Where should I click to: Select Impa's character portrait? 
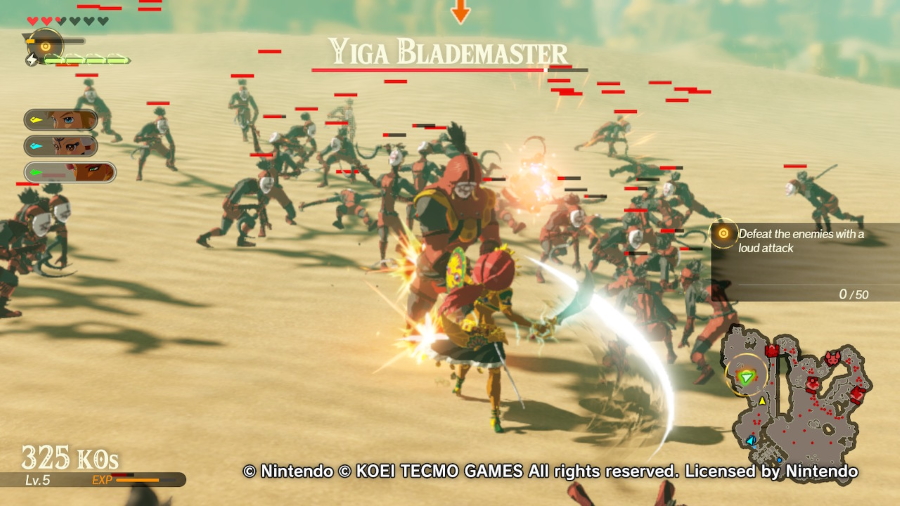click(62, 146)
